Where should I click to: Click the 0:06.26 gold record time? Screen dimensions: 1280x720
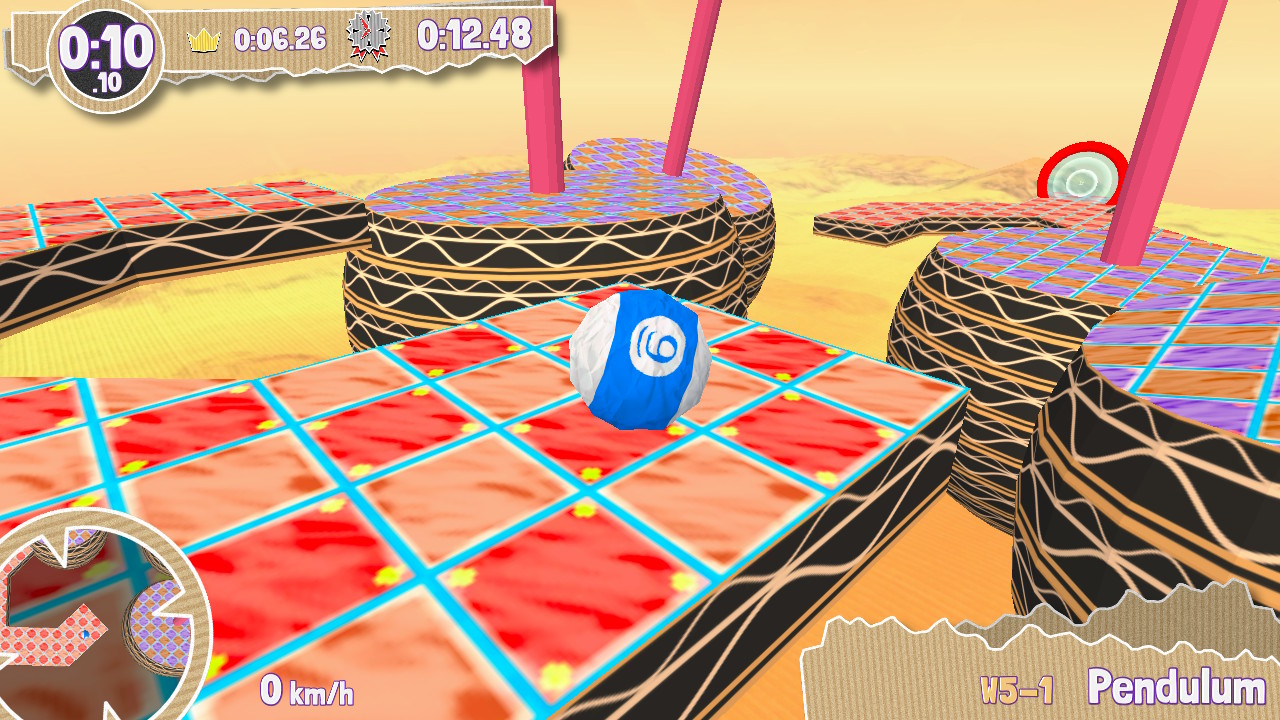(280, 37)
